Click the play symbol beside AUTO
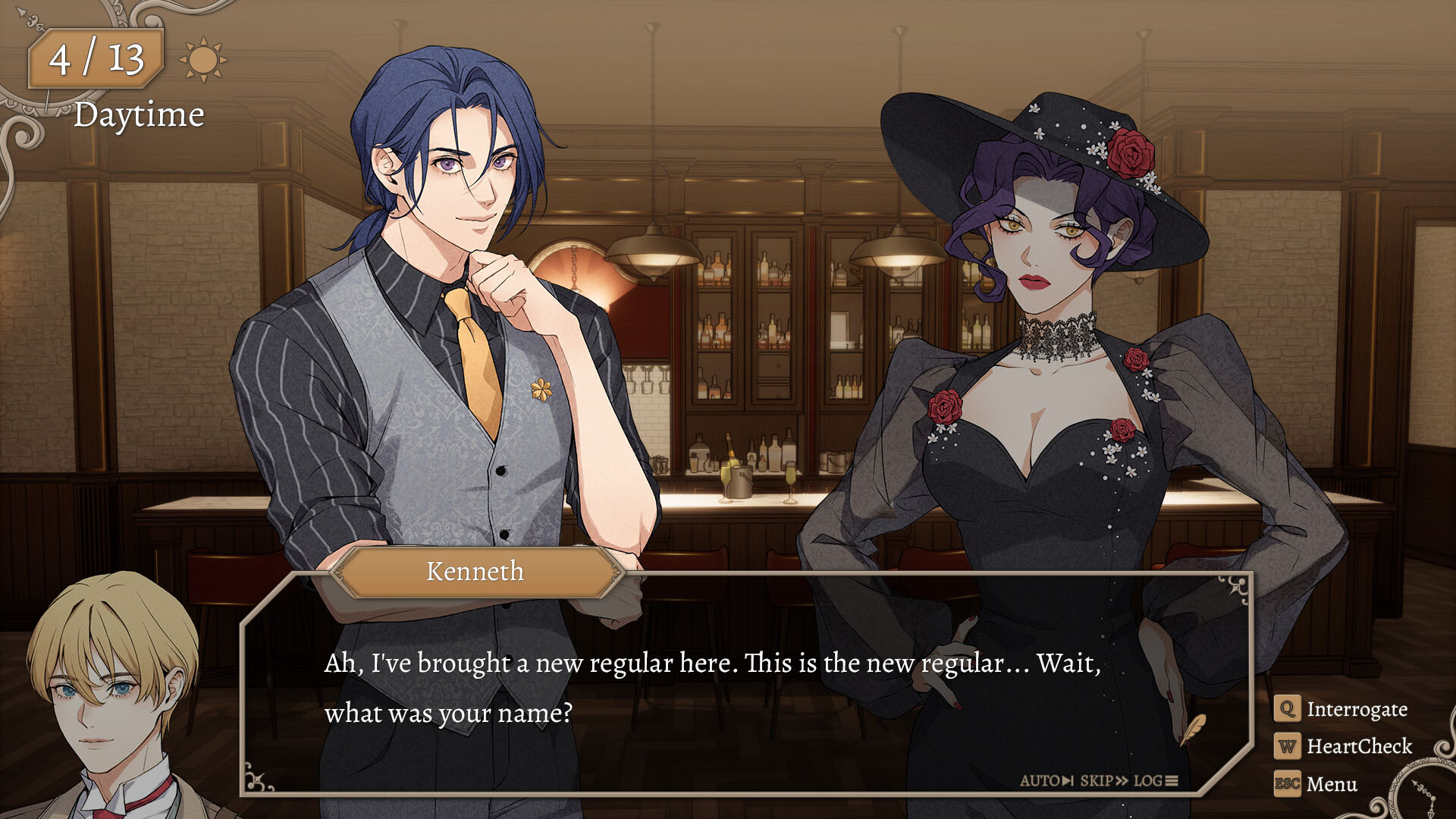 click(x=1066, y=780)
